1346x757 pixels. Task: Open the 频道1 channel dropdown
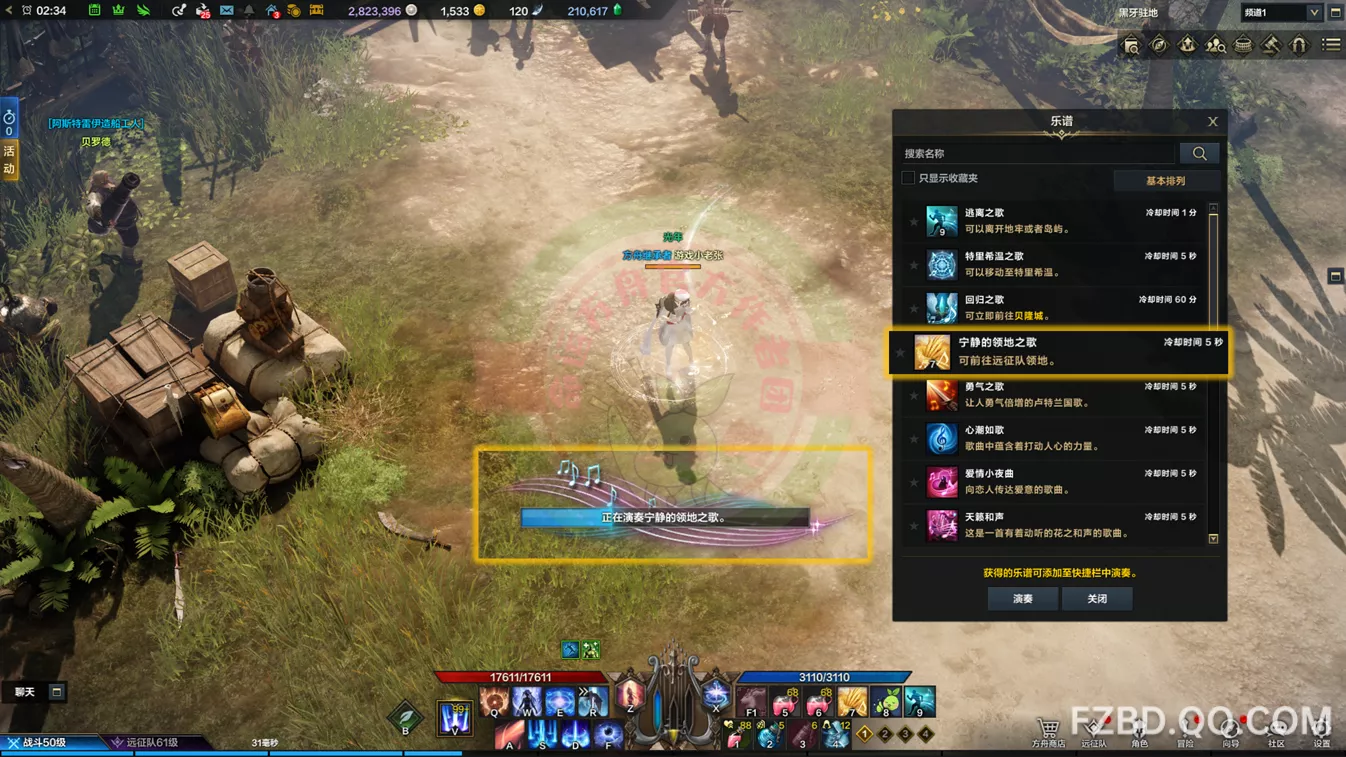point(1281,13)
